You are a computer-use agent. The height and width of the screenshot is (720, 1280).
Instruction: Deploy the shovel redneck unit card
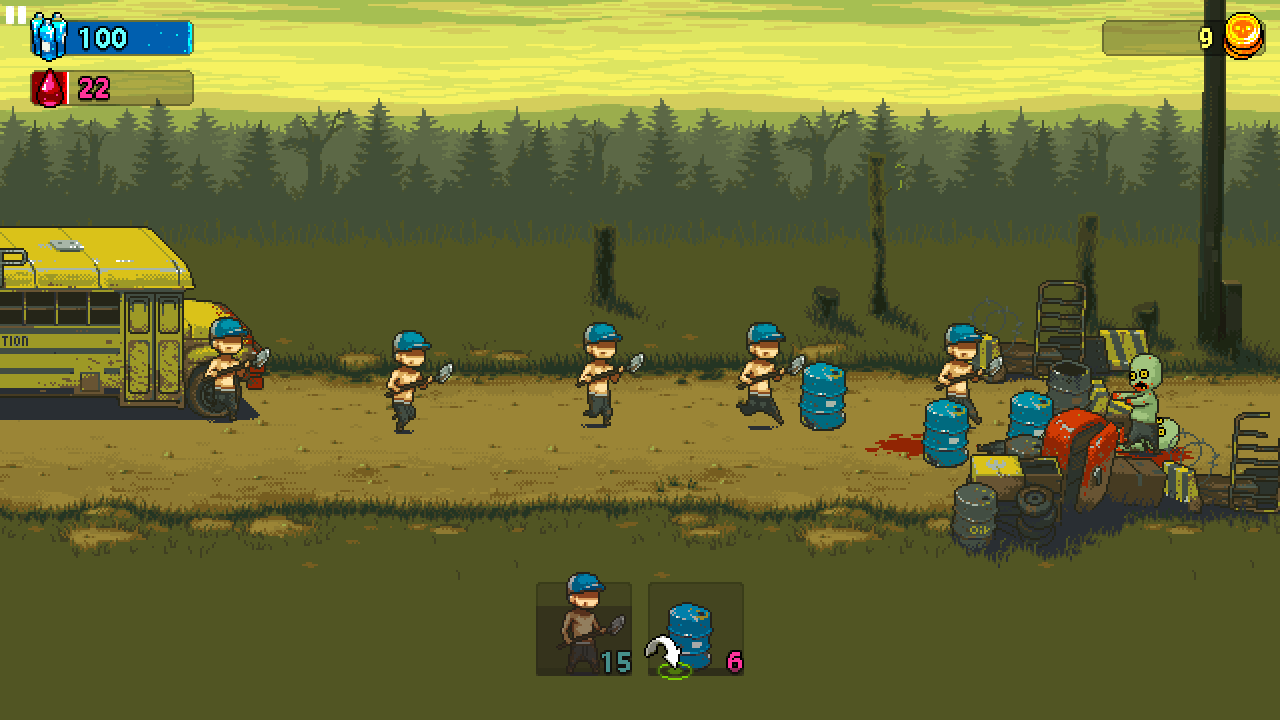584,628
